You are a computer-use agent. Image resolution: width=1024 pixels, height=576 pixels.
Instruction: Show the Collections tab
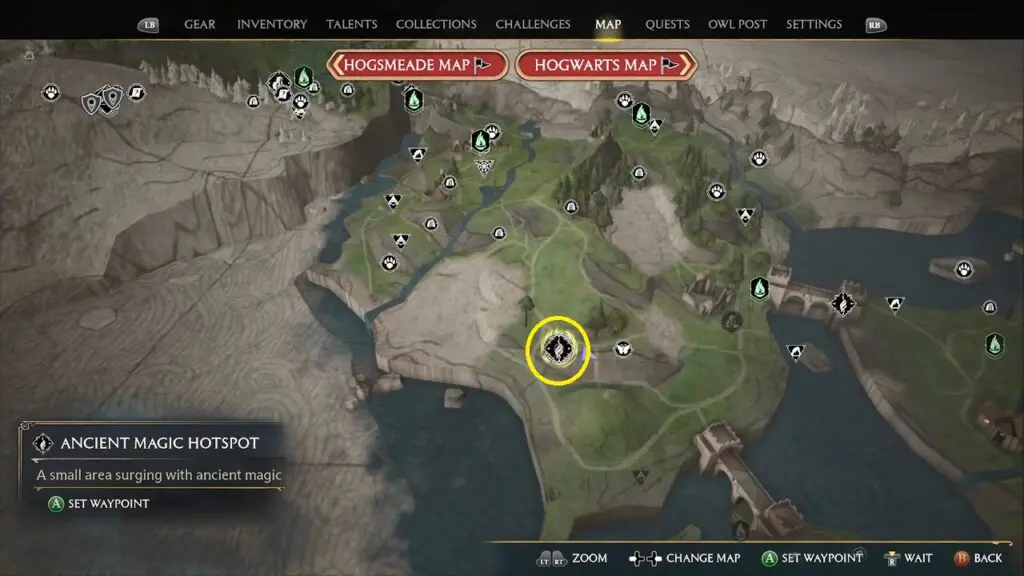[x=436, y=24]
